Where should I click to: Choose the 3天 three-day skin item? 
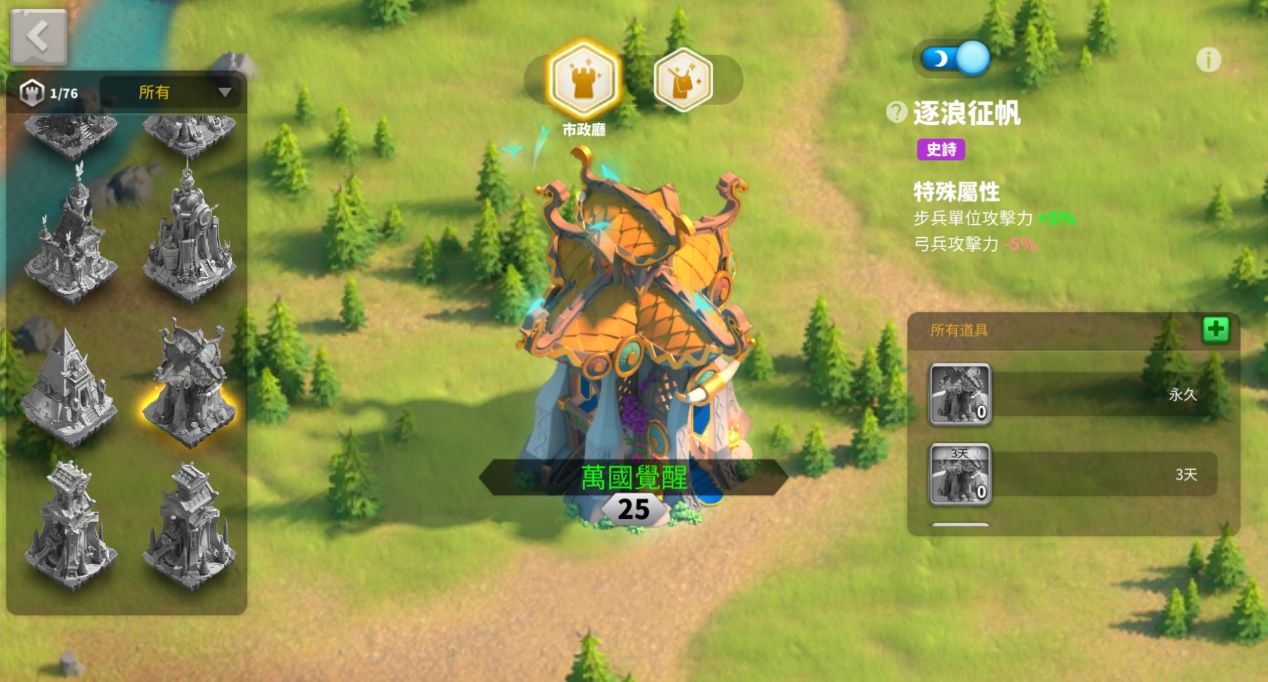961,473
